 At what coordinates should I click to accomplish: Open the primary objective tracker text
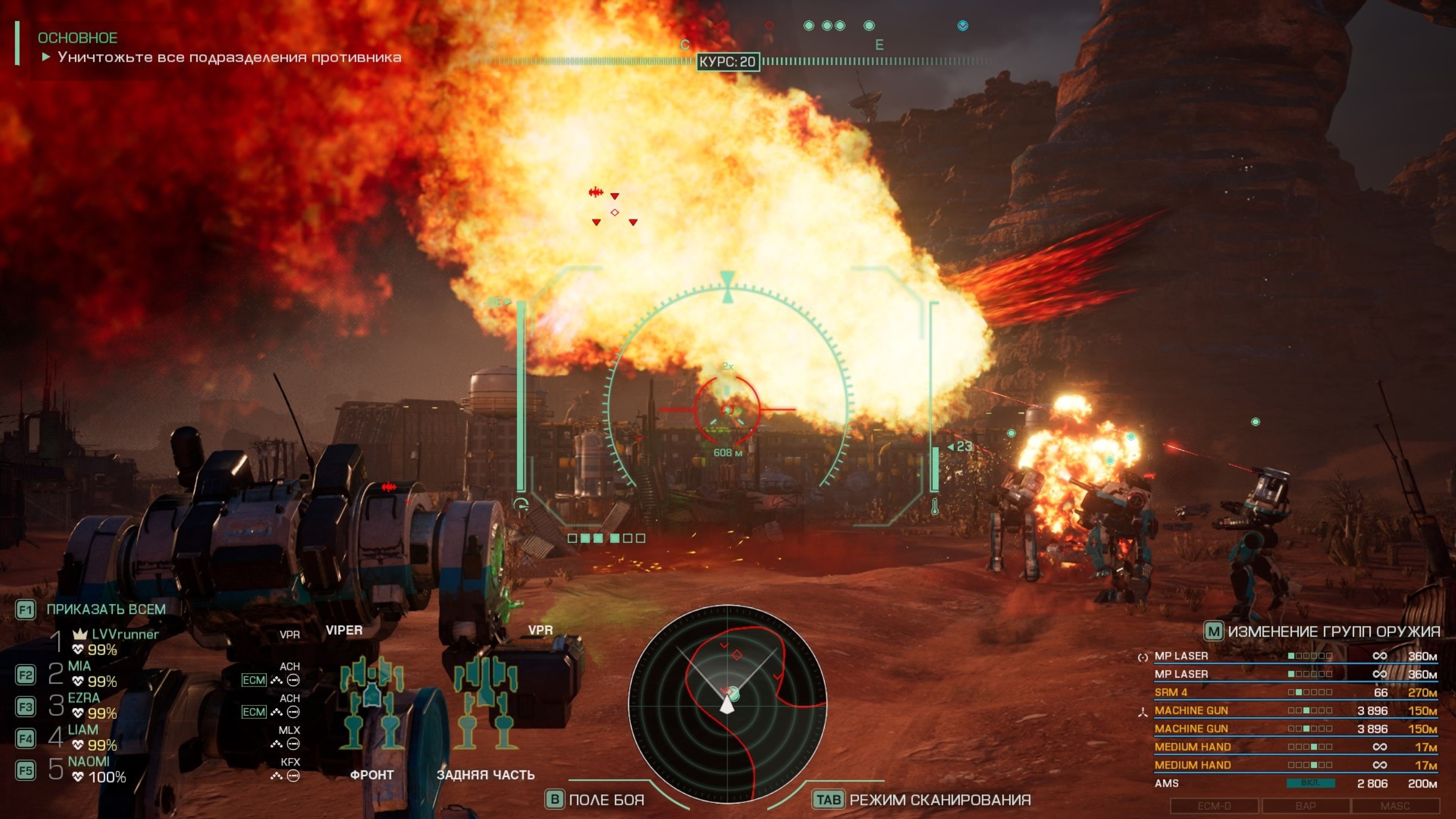click(229, 57)
